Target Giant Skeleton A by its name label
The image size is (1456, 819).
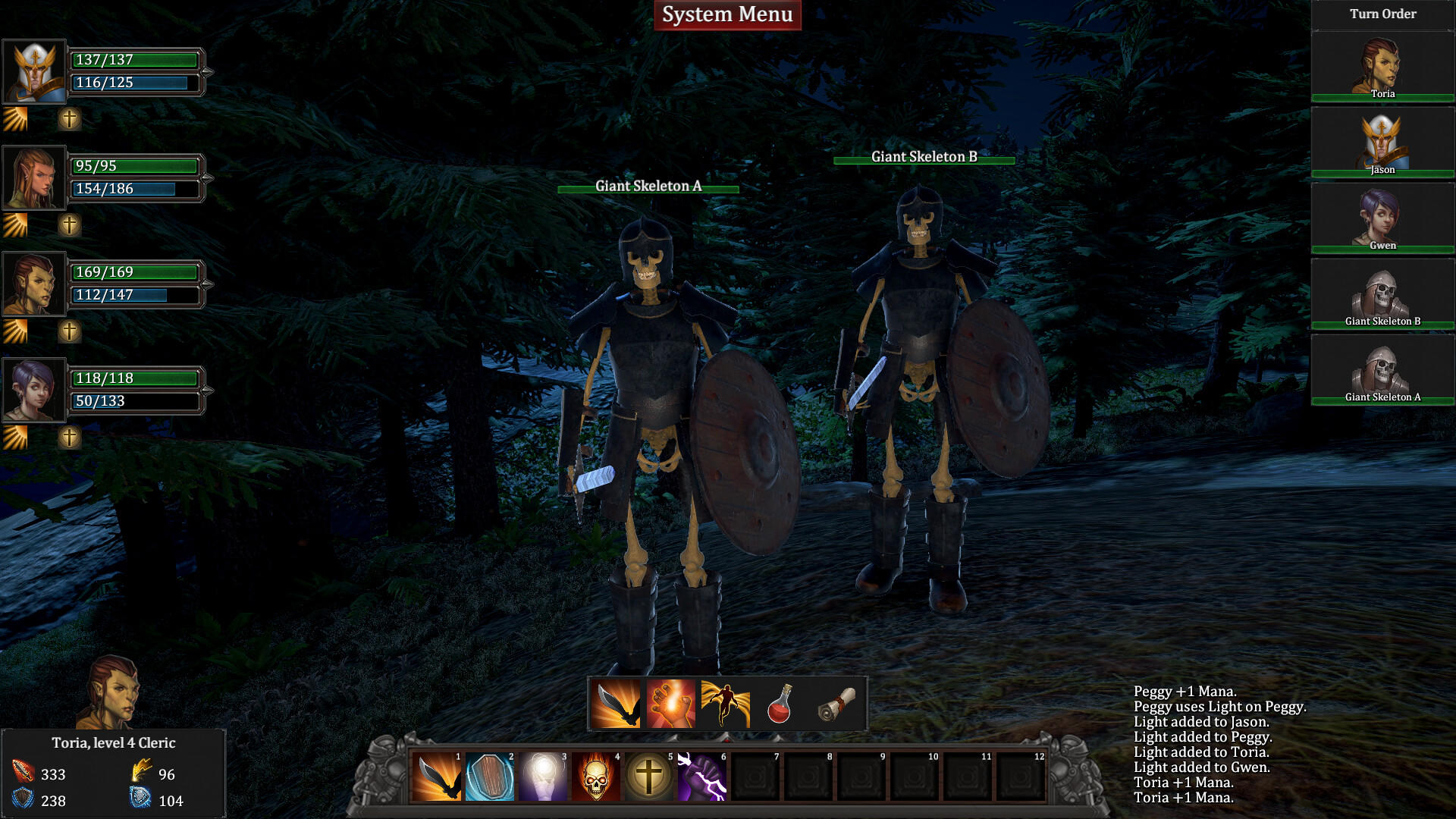pos(648,186)
